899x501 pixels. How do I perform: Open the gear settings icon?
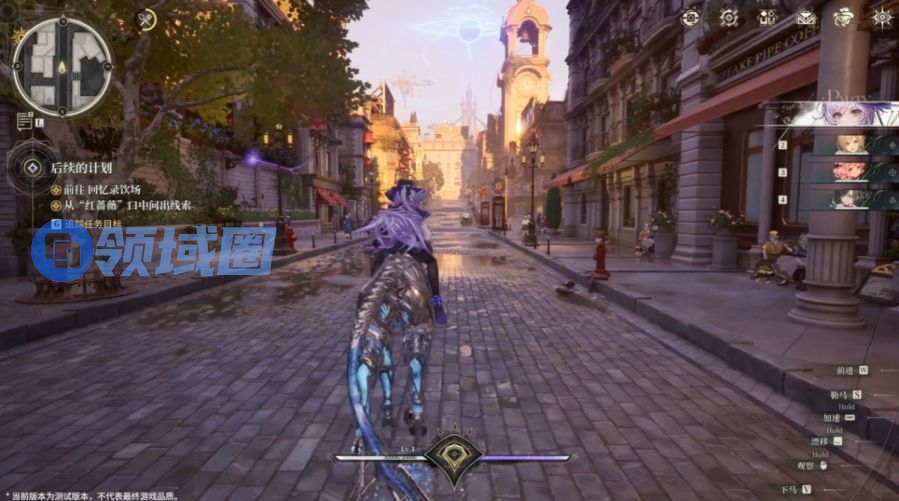pyautogui.click(x=729, y=17)
